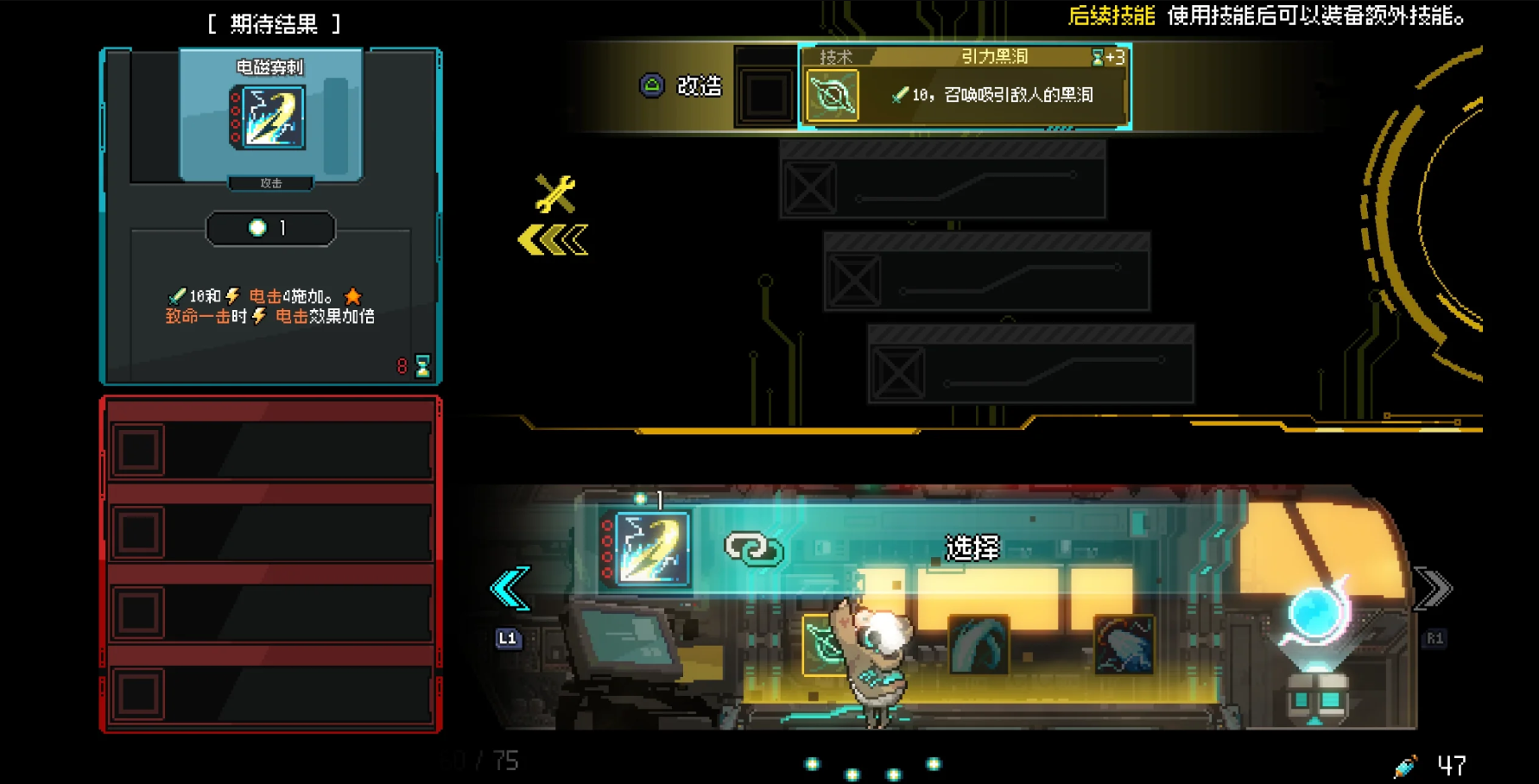Go to the previous skill with the cyan left arrow

pyautogui.click(x=510, y=590)
